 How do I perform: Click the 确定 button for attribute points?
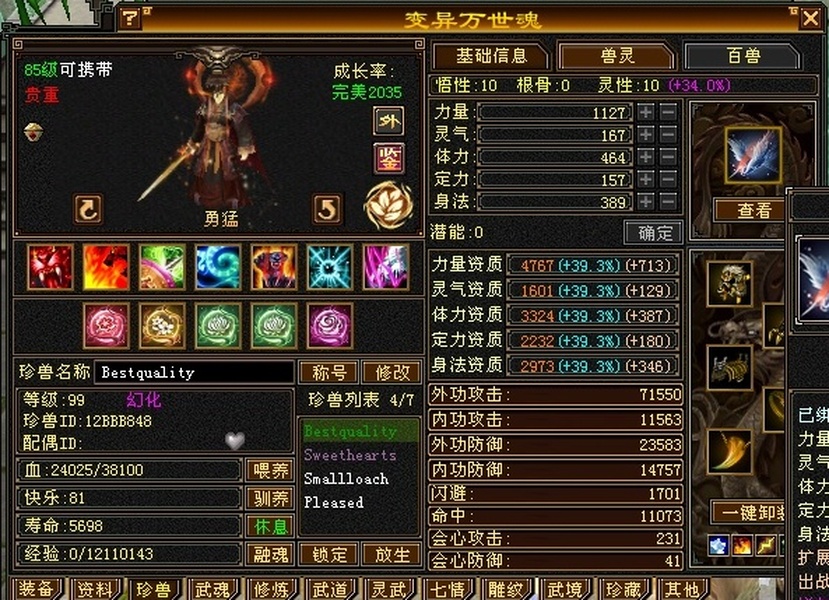click(654, 233)
